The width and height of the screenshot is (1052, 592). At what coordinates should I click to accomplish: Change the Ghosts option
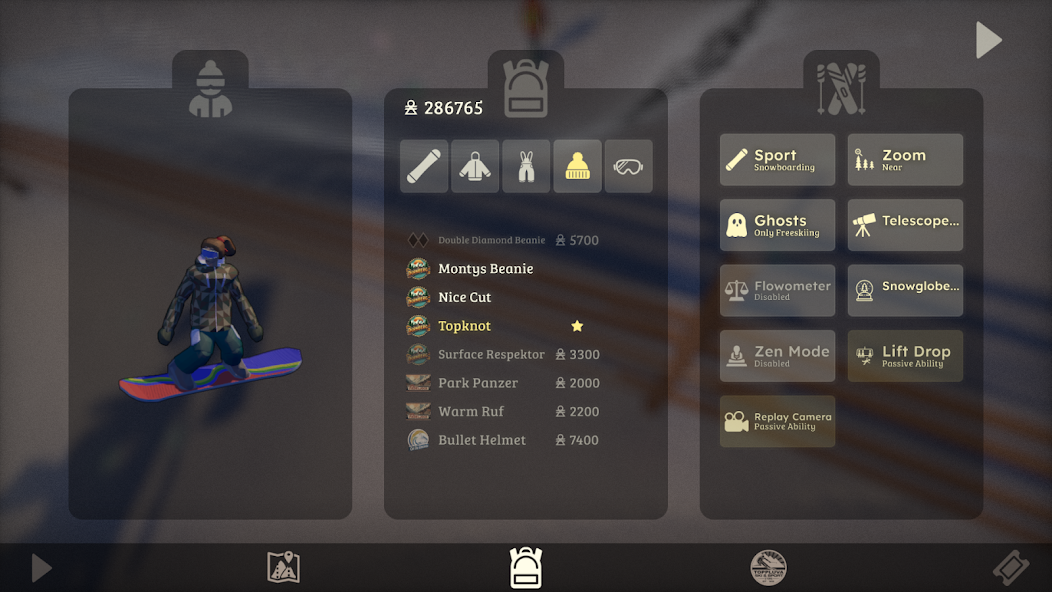777,225
